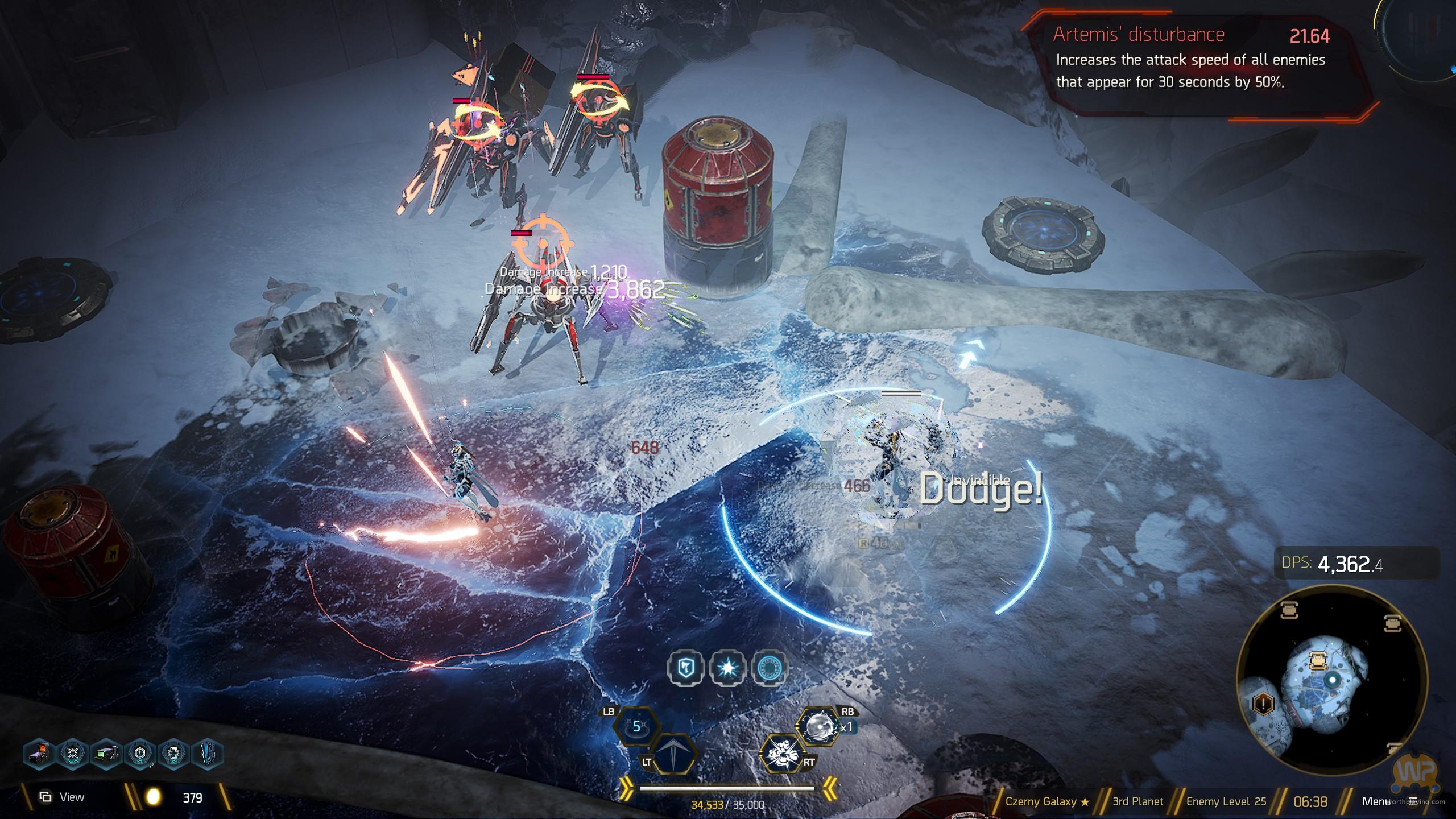Select the medical cross item slot

click(x=174, y=754)
